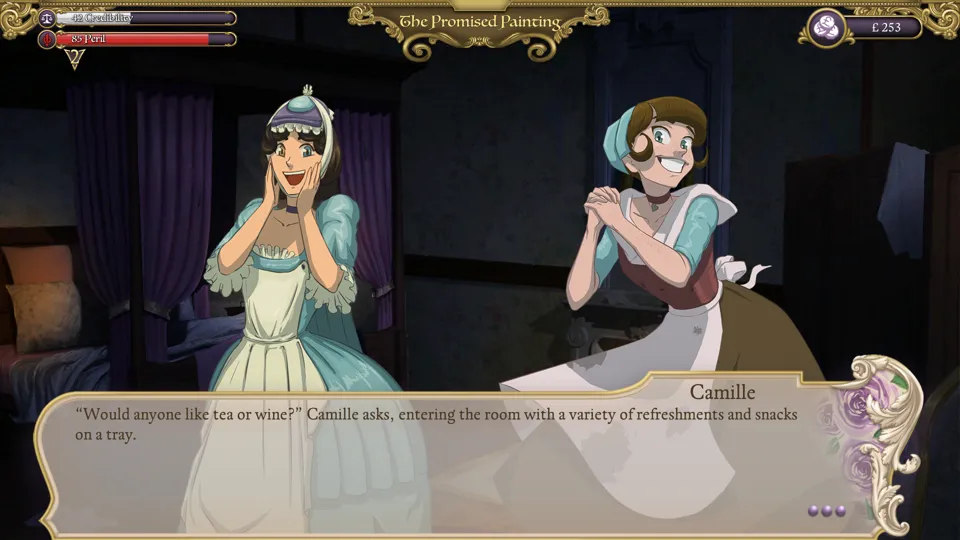Select the Credibility scales icon

46,18
